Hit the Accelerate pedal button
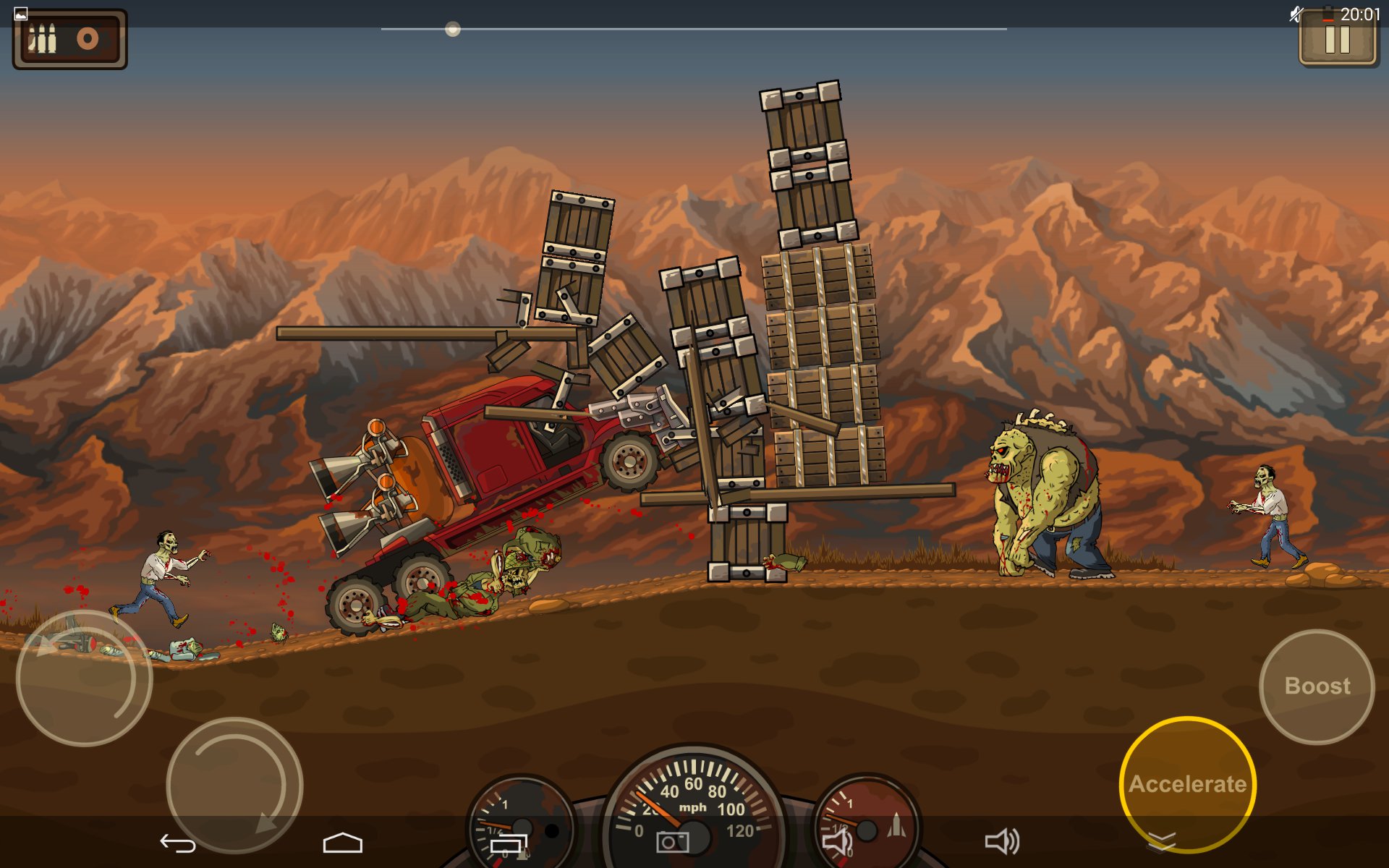The image size is (1389, 868). (1187, 784)
